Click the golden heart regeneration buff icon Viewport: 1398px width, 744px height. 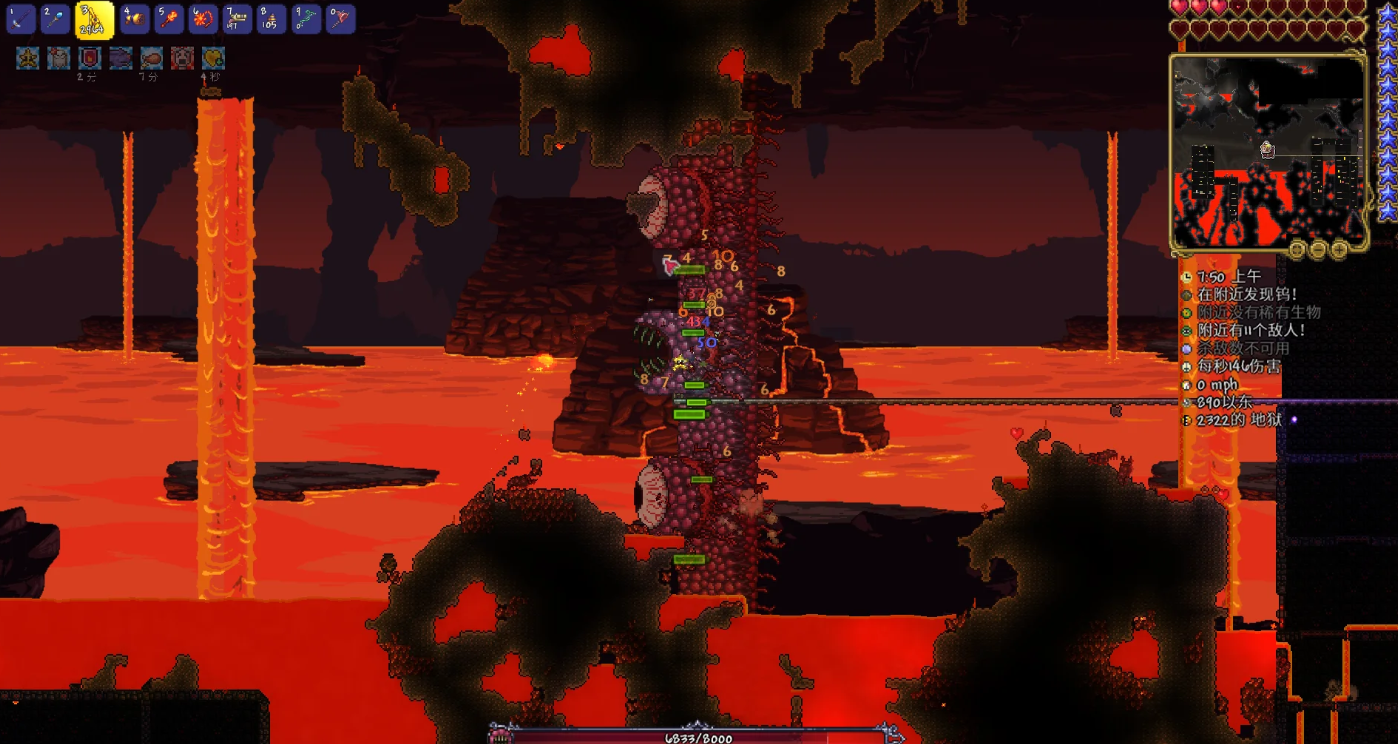click(213, 58)
